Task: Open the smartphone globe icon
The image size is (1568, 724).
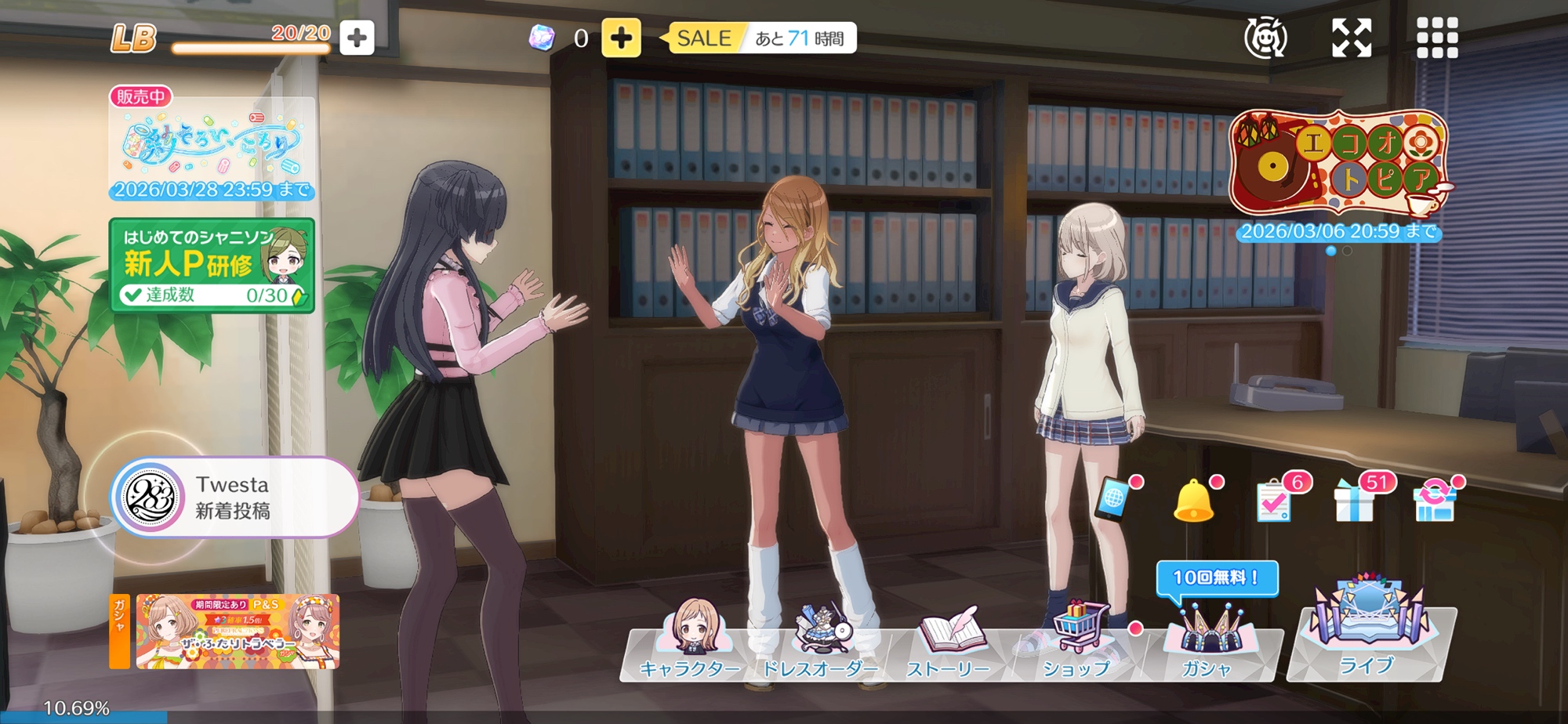Action: pos(1113,498)
